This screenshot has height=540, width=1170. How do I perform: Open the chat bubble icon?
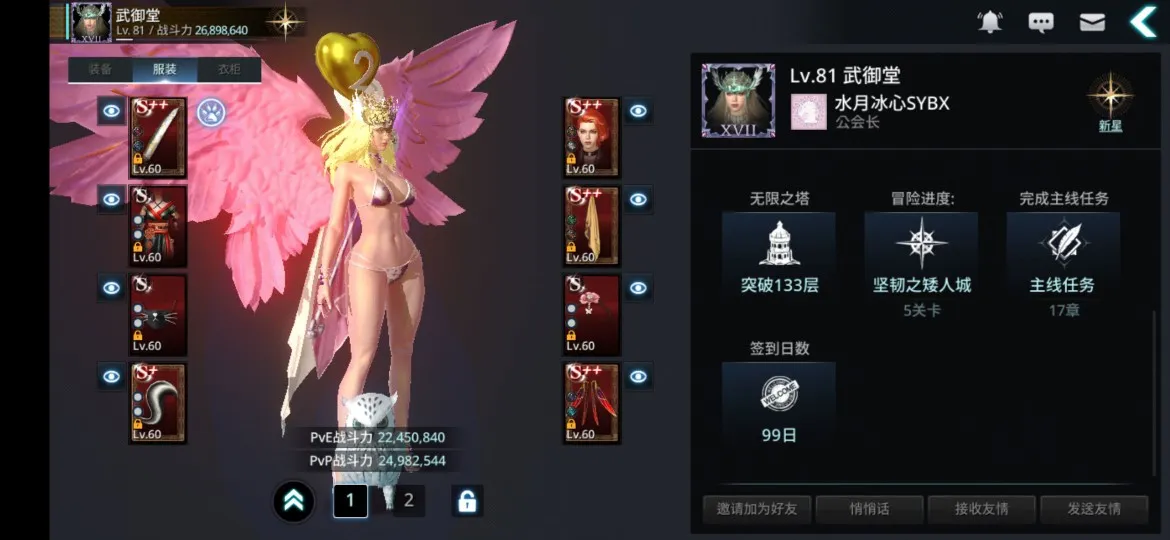(x=1041, y=22)
